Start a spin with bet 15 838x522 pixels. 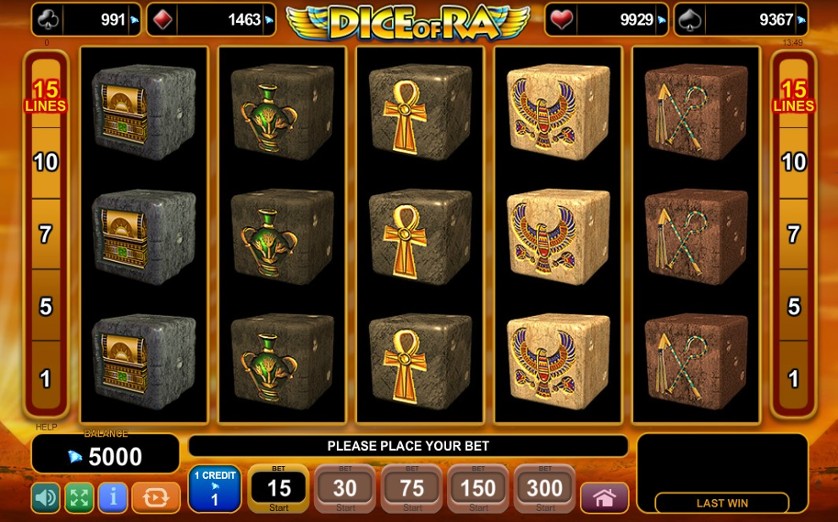click(279, 488)
